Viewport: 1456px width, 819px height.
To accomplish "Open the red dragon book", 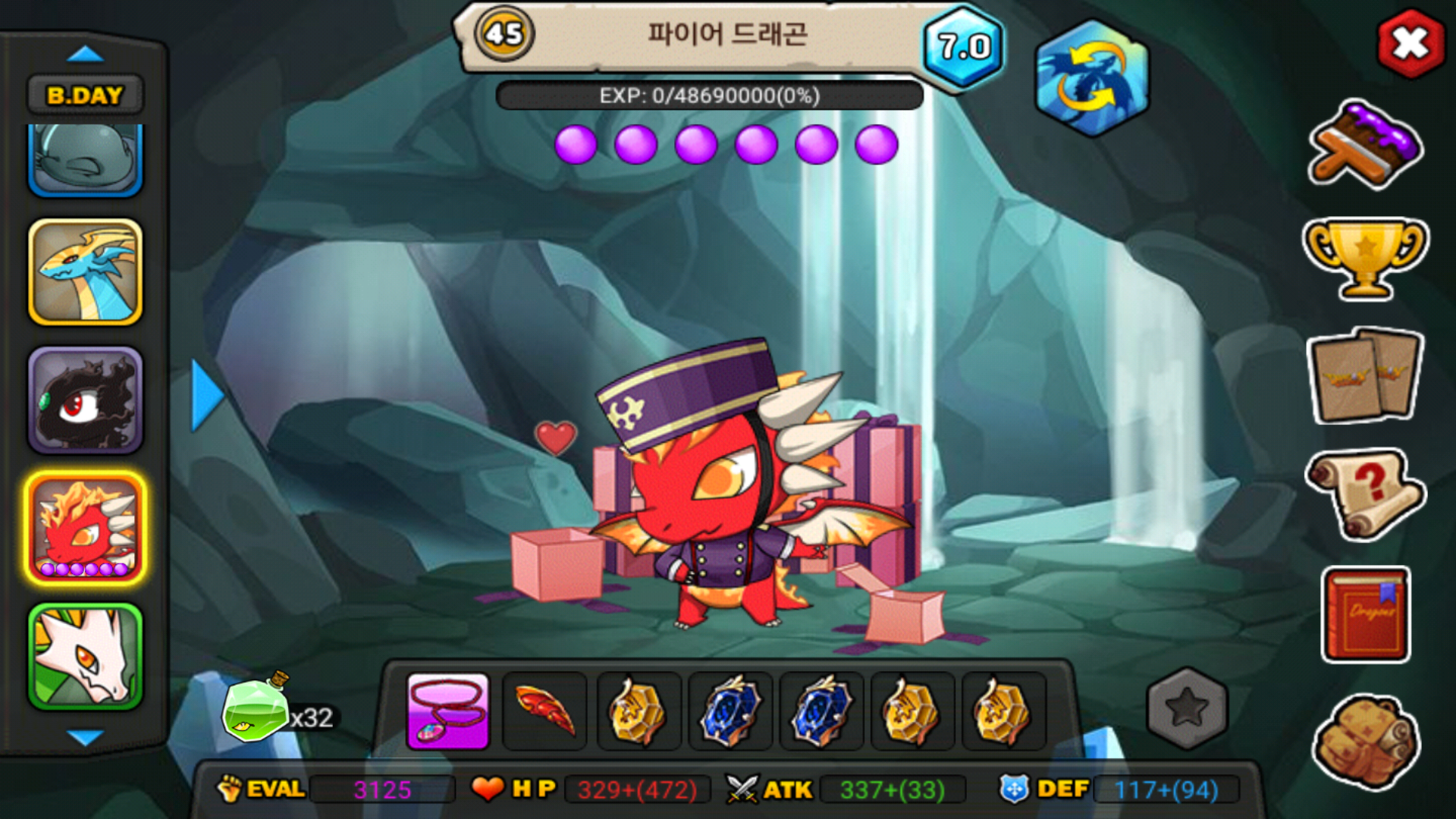I will click(1366, 614).
